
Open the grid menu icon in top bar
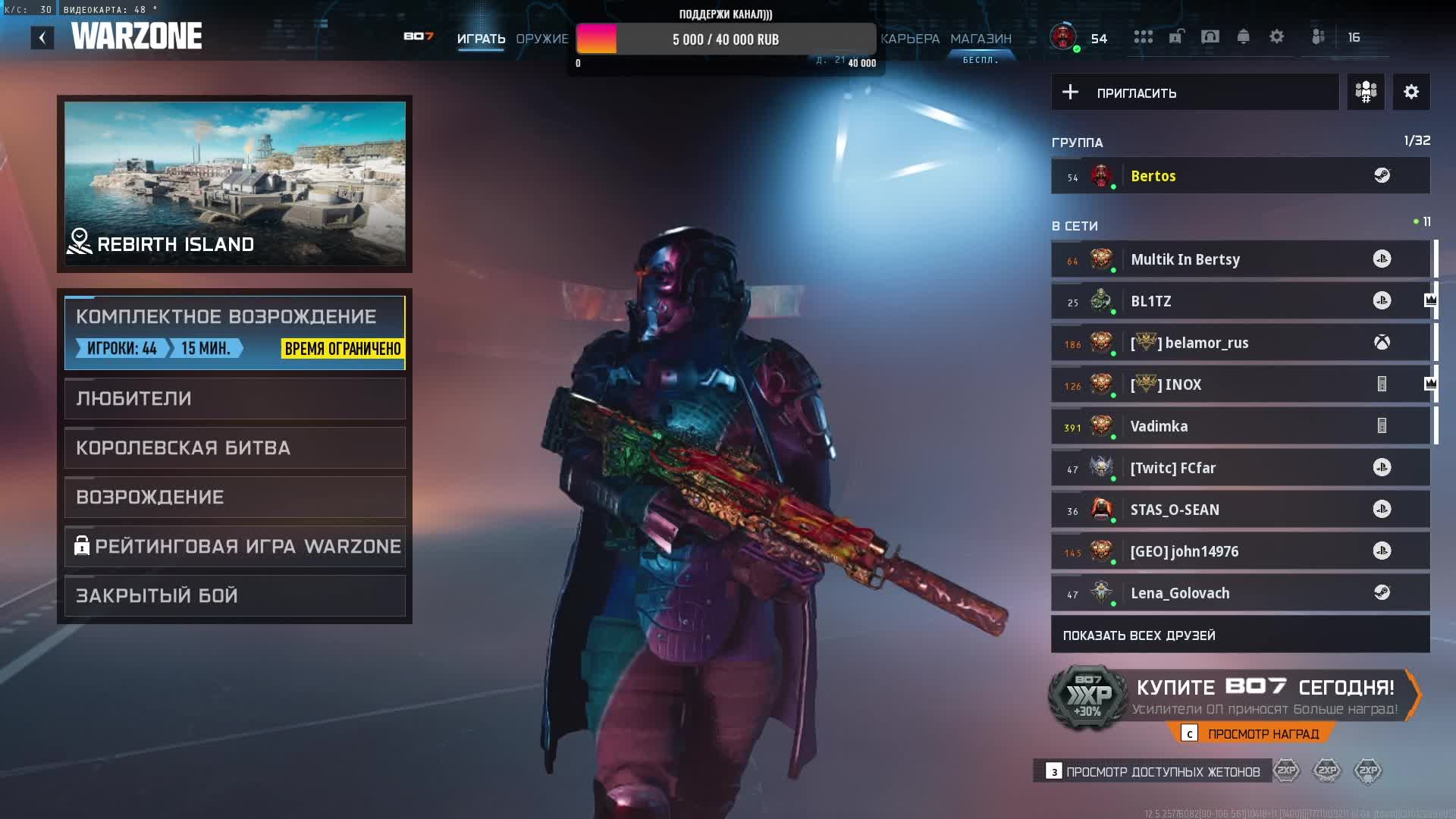tap(1143, 37)
